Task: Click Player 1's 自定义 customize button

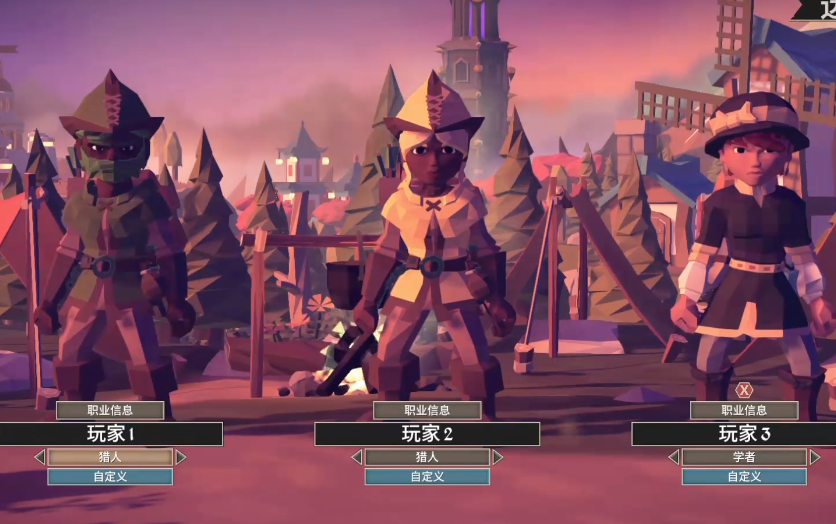Action: (110, 477)
